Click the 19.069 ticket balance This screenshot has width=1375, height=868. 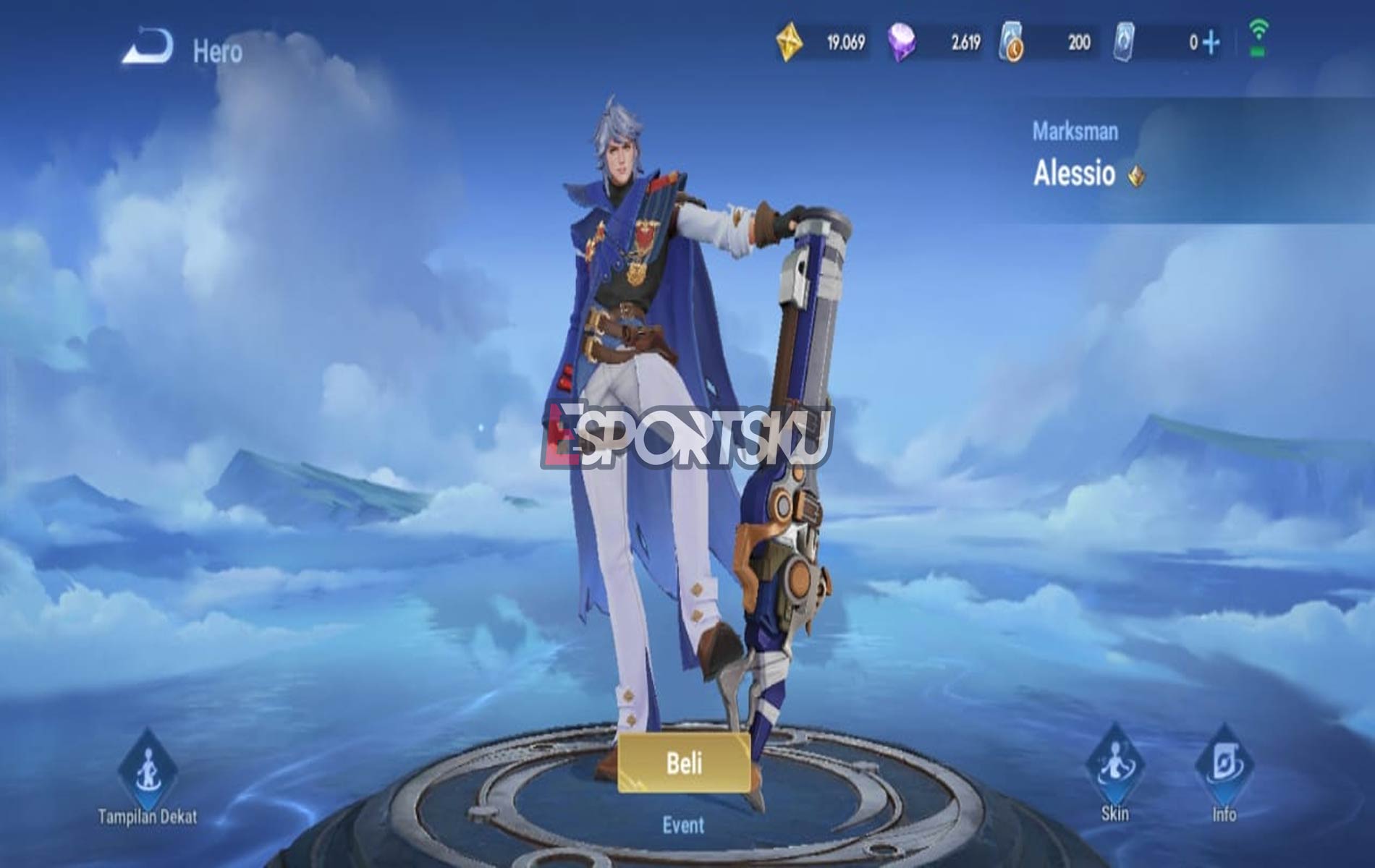tap(845, 41)
